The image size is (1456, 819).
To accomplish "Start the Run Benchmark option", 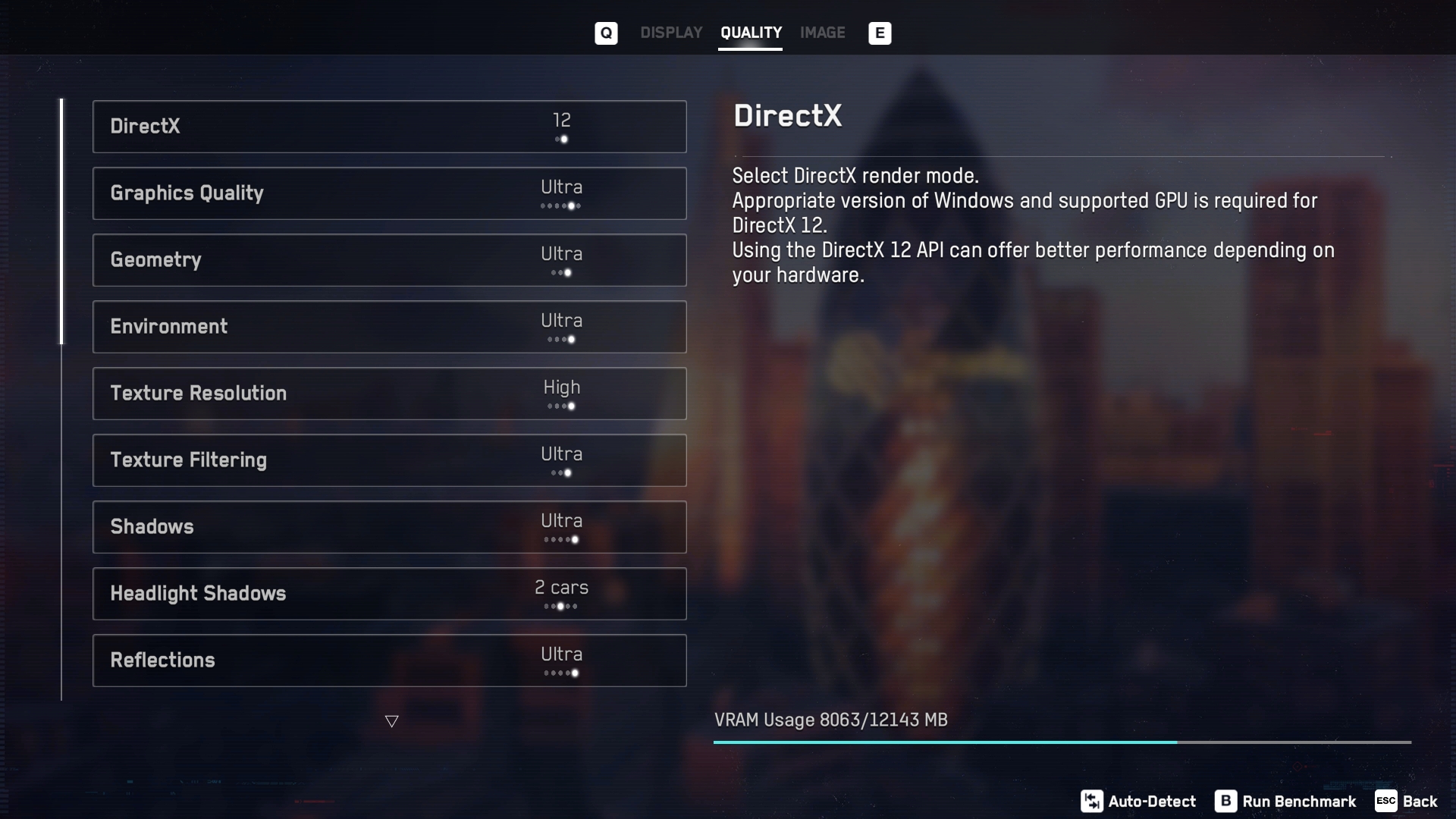I will 1285,802.
